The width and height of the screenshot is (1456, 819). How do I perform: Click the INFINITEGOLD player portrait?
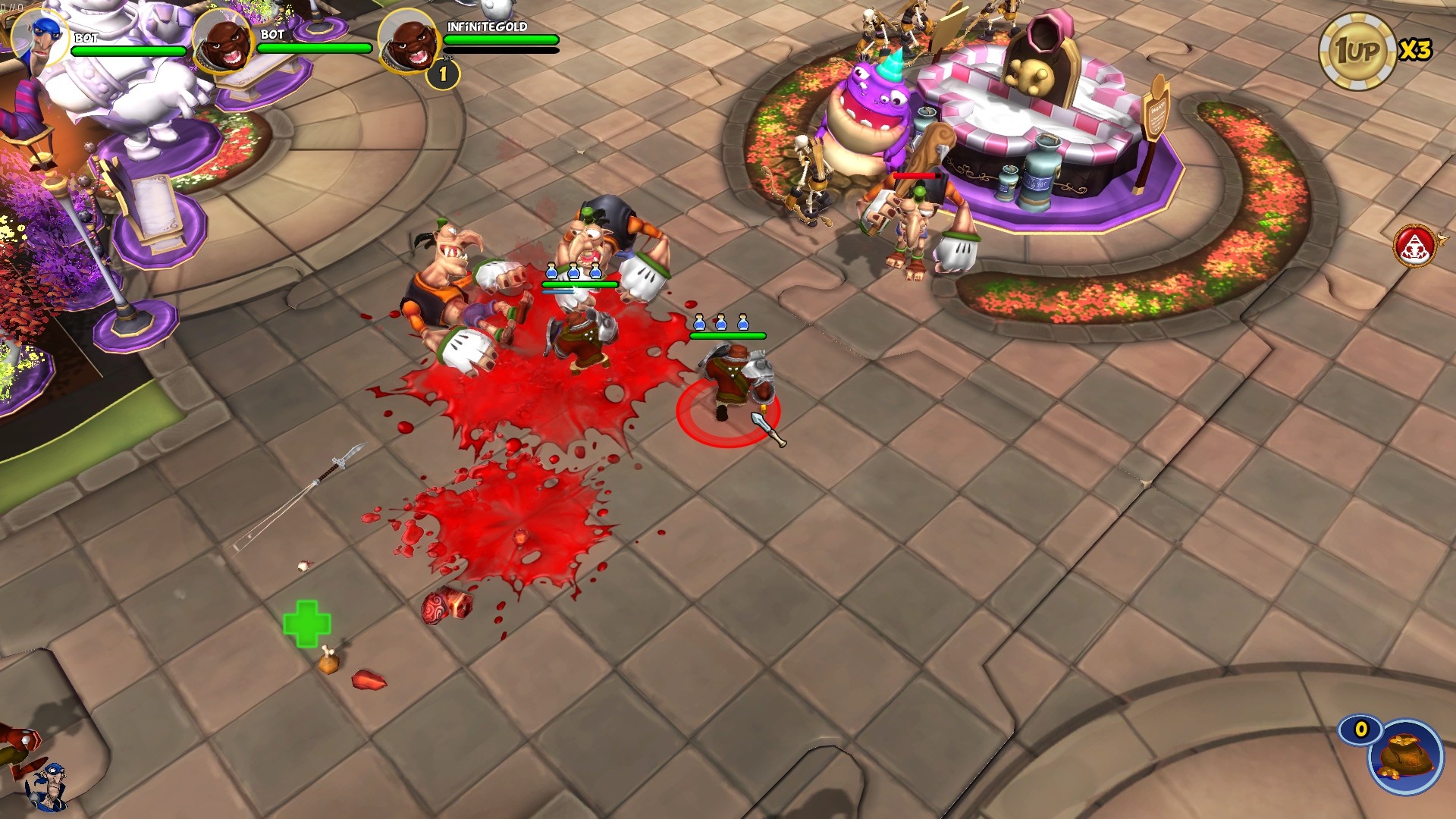pyautogui.click(x=407, y=42)
